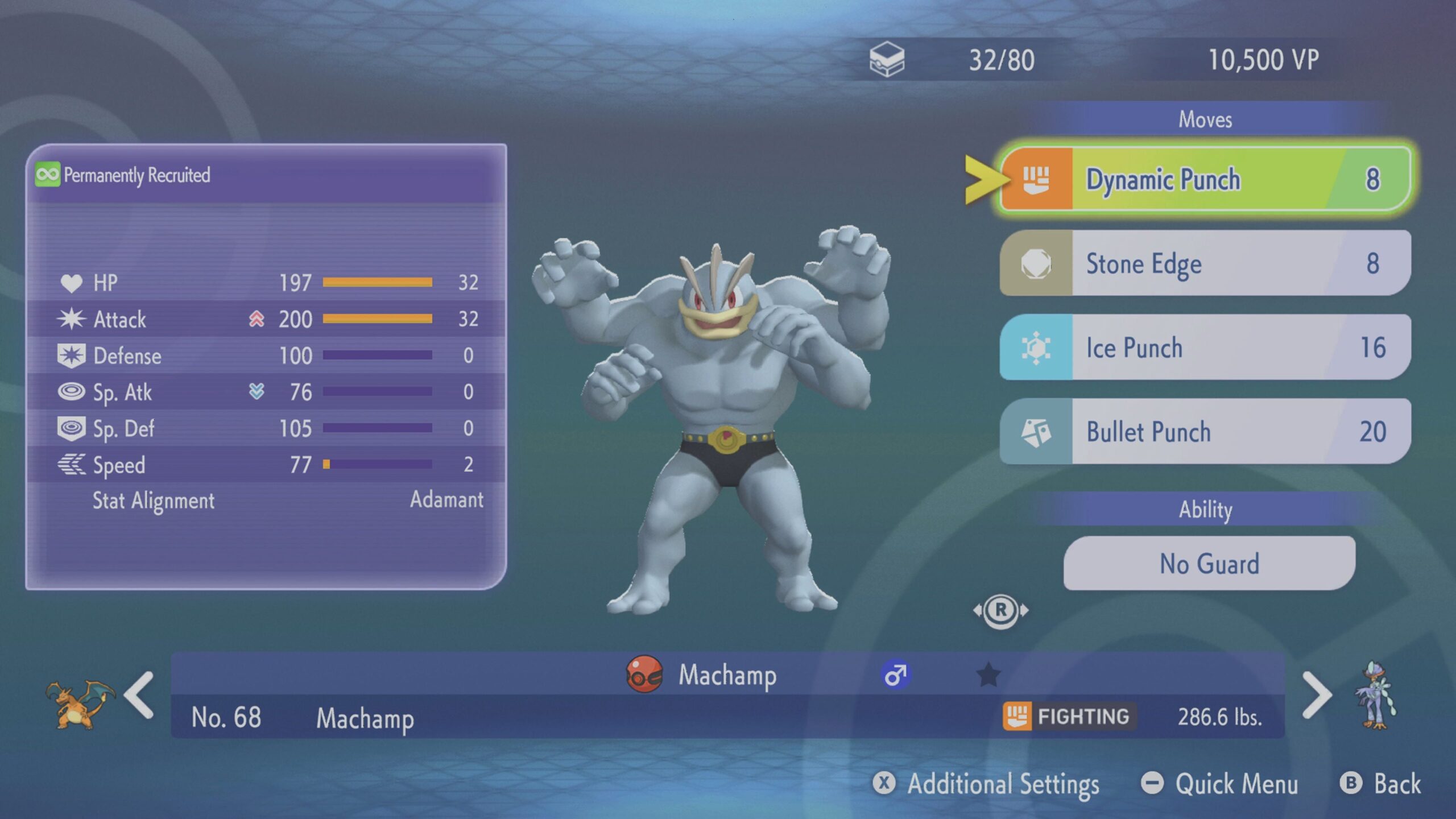
Task: Go Back from the summary screen
Action: click(x=1380, y=784)
